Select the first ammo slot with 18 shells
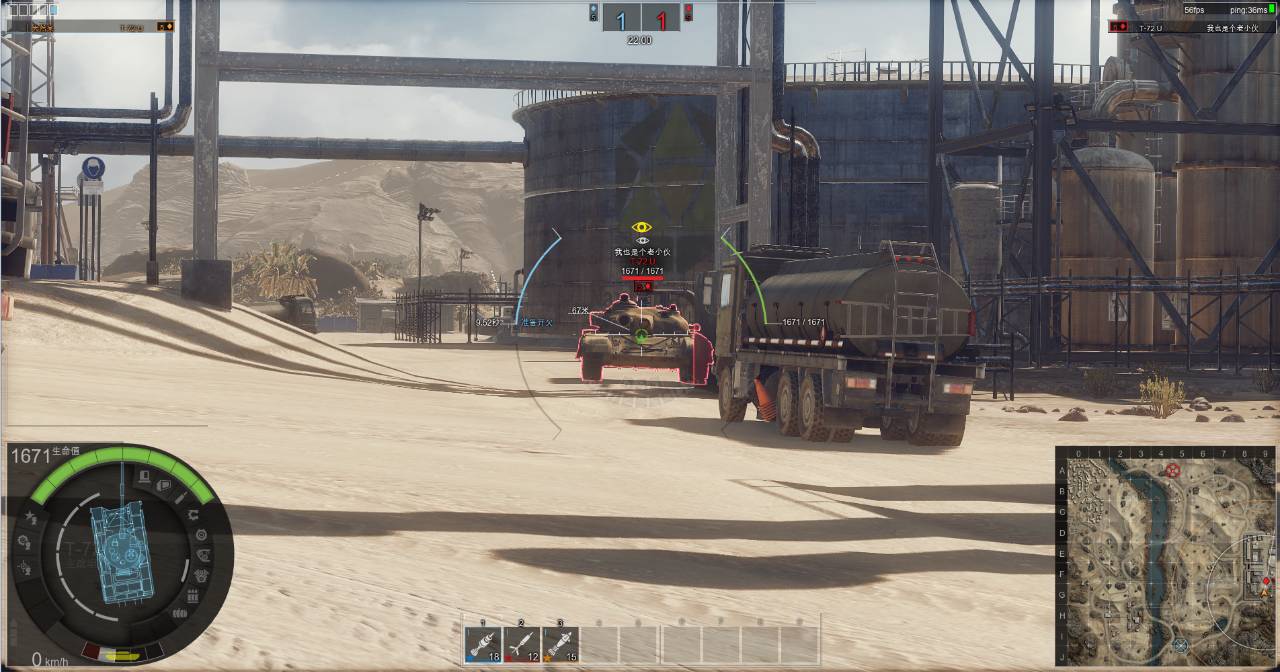This screenshot has width=1280, height=672. tap(483, 644)
